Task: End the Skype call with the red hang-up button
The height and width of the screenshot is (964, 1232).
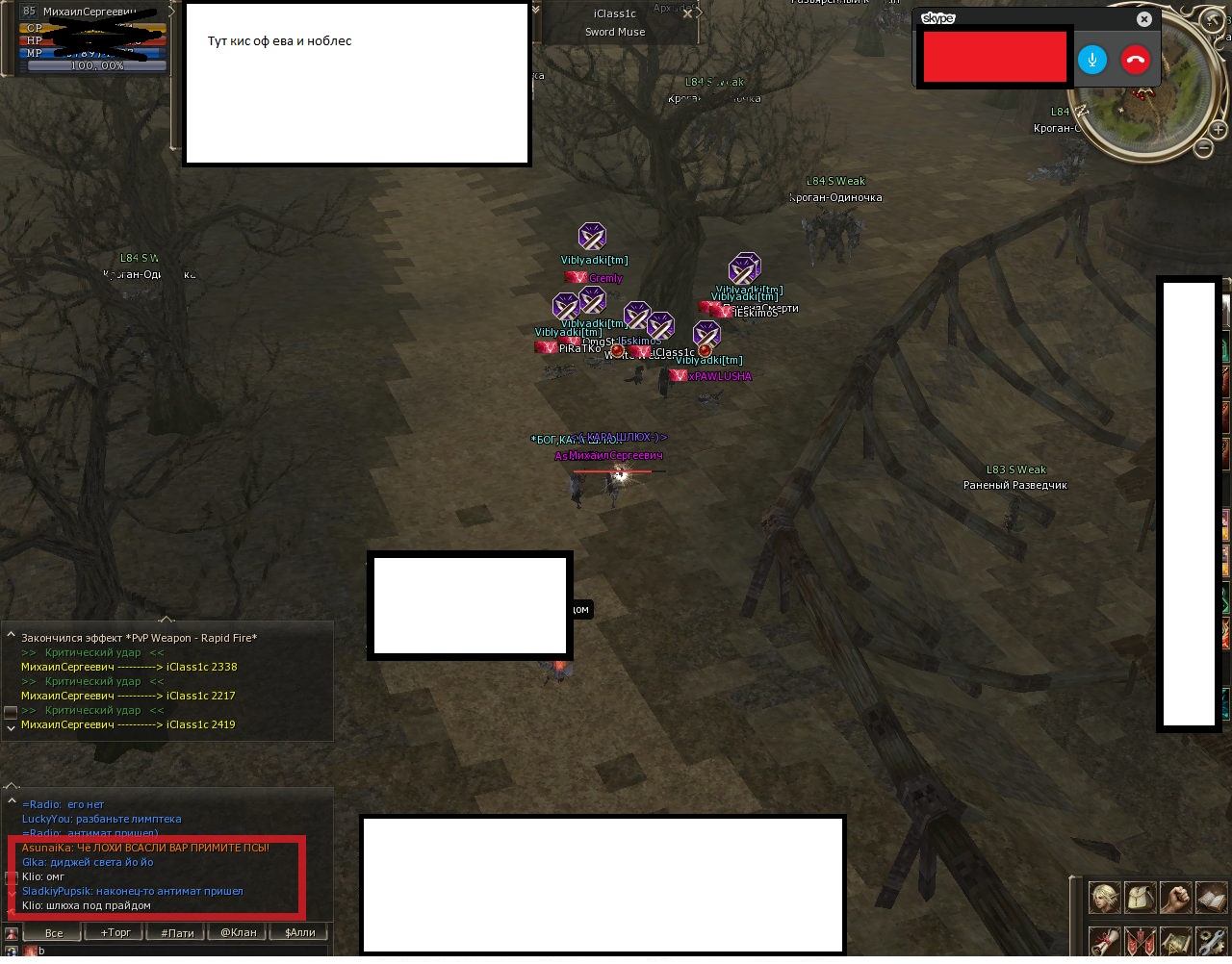Action: click(x=1136, y=60)
